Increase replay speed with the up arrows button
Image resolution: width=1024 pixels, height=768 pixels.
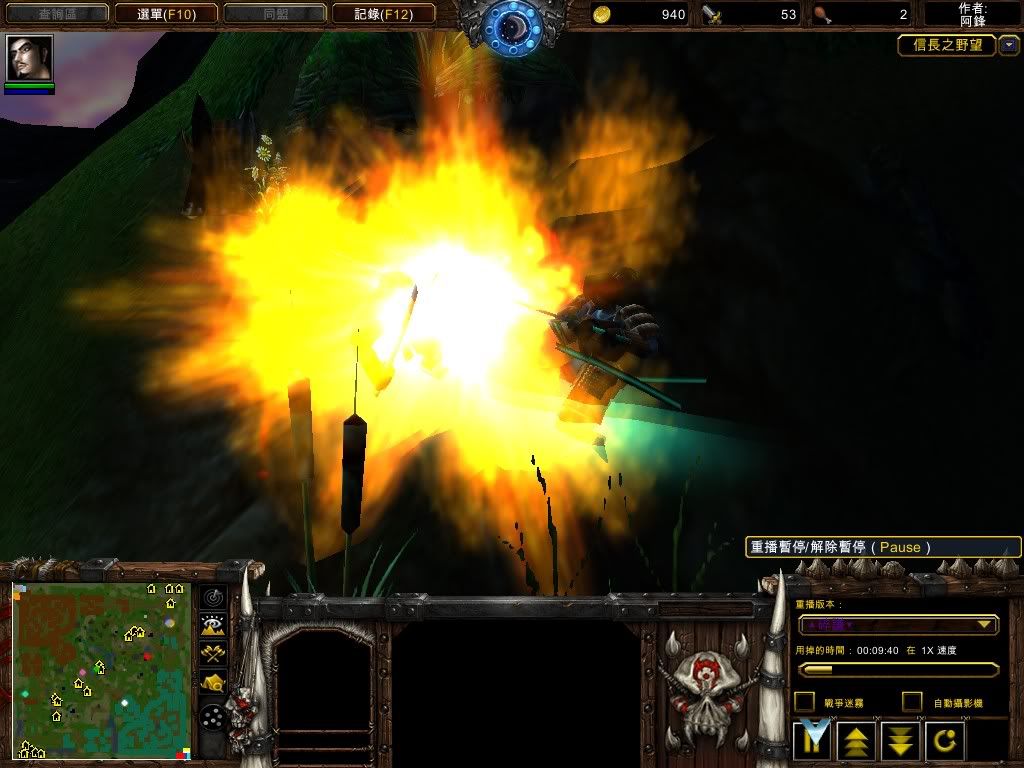pyautogui.click(x=856, y=741)
